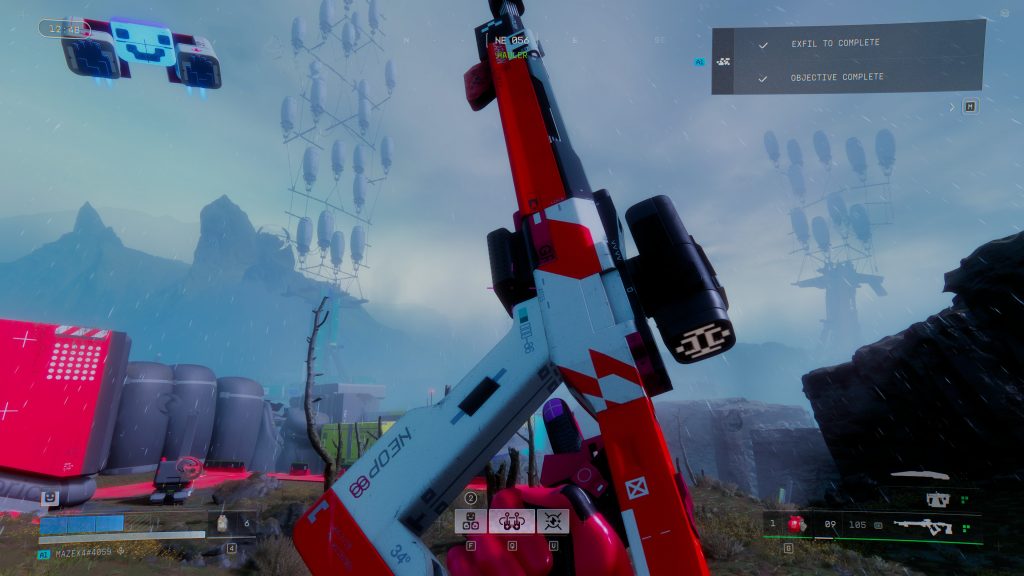Viewport: 1024px width, 576px height.
Task: Activate the crossed-out bug ability icon
Action: 552,520
